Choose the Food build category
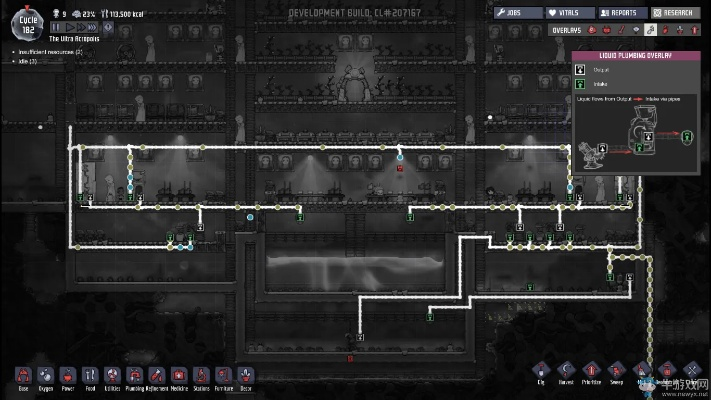 (x=90, y=375)
